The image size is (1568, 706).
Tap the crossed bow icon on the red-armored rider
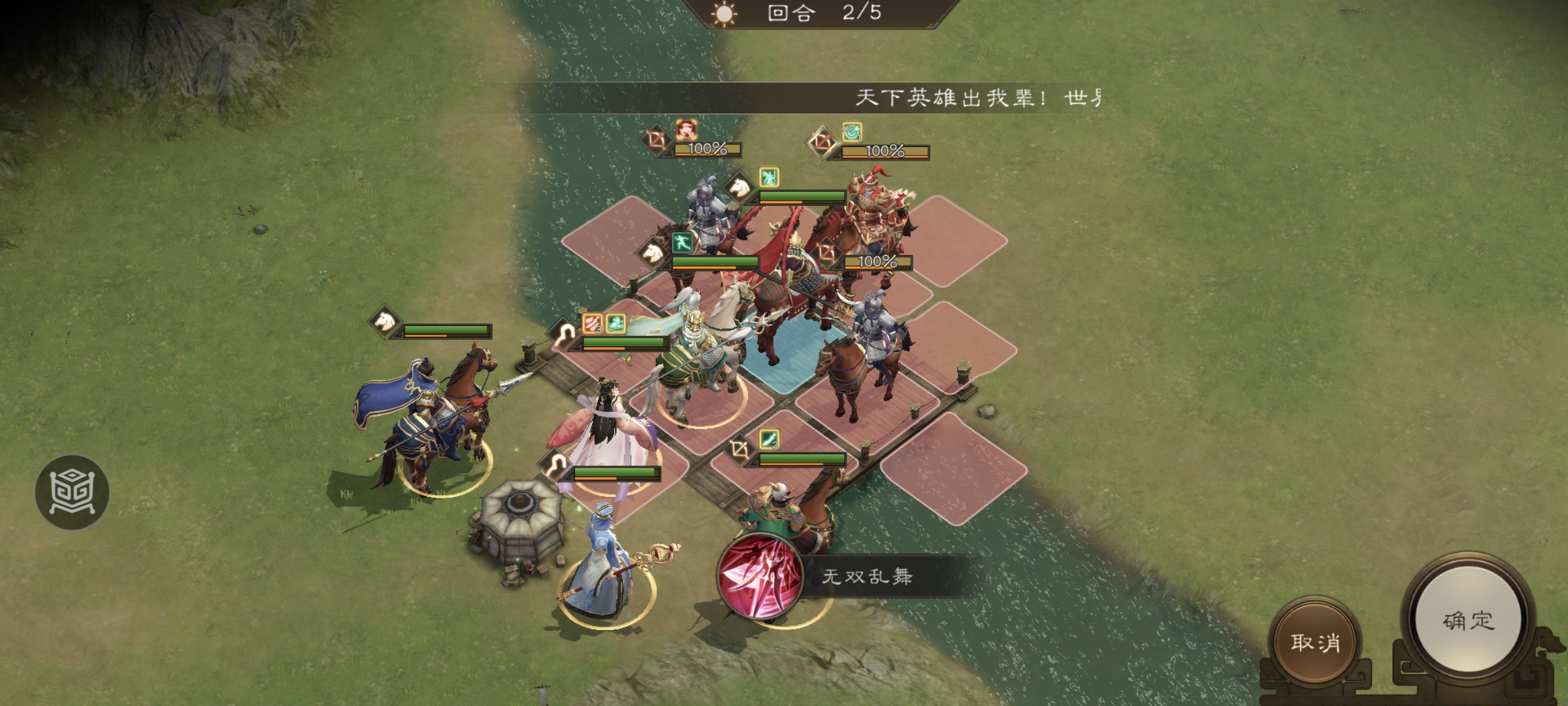tap(828, 254)
